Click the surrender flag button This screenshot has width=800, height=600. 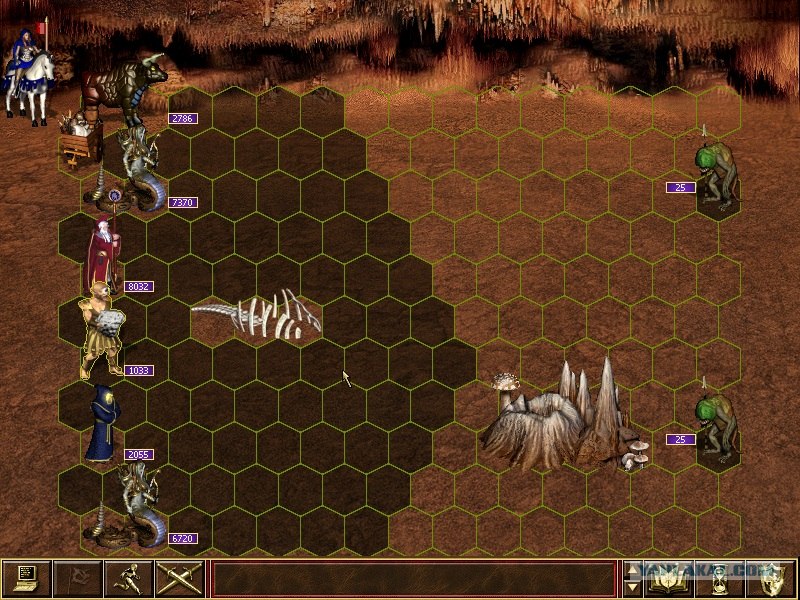(77, 578)
